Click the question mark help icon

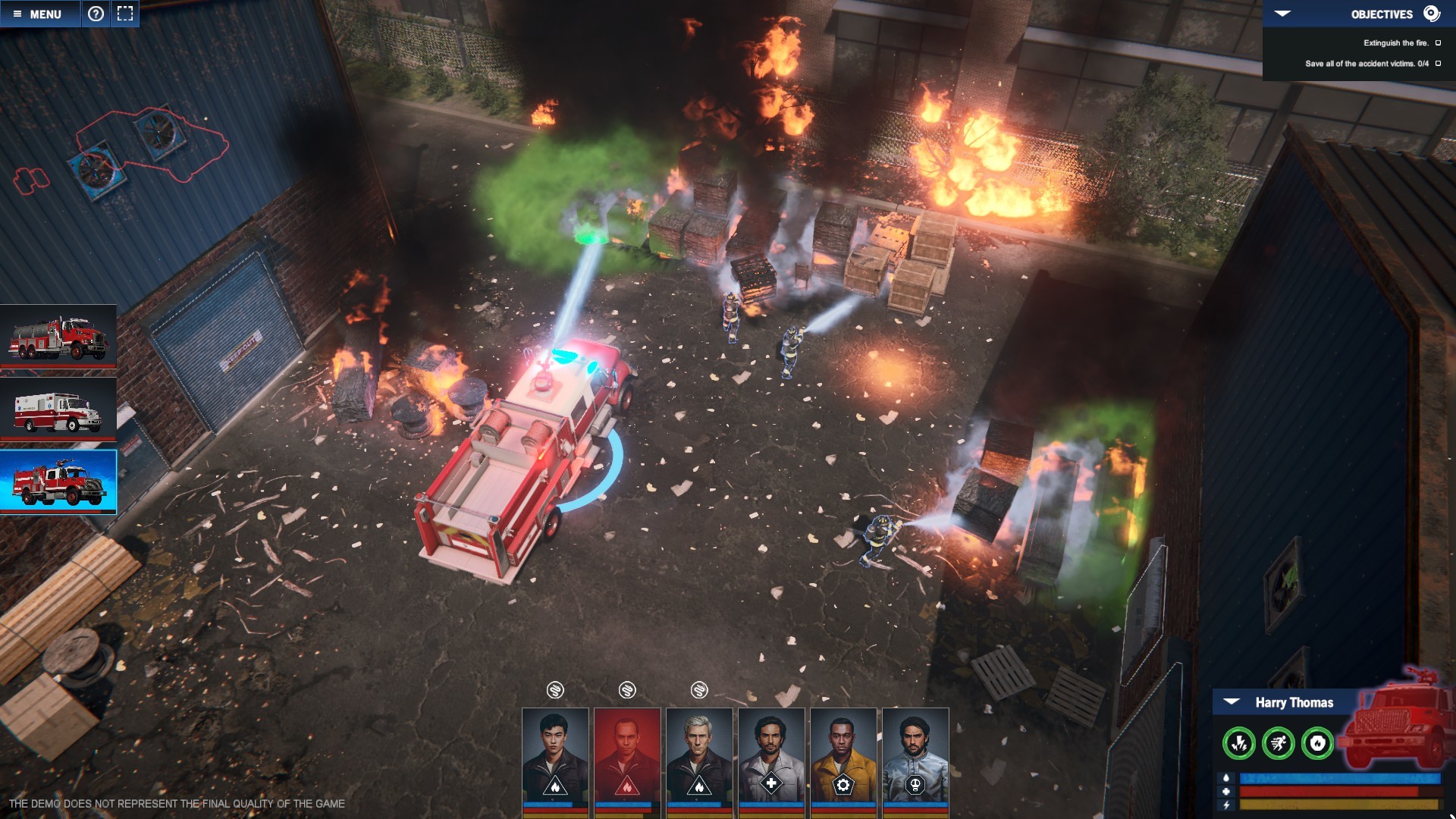[x=96, y=14]
